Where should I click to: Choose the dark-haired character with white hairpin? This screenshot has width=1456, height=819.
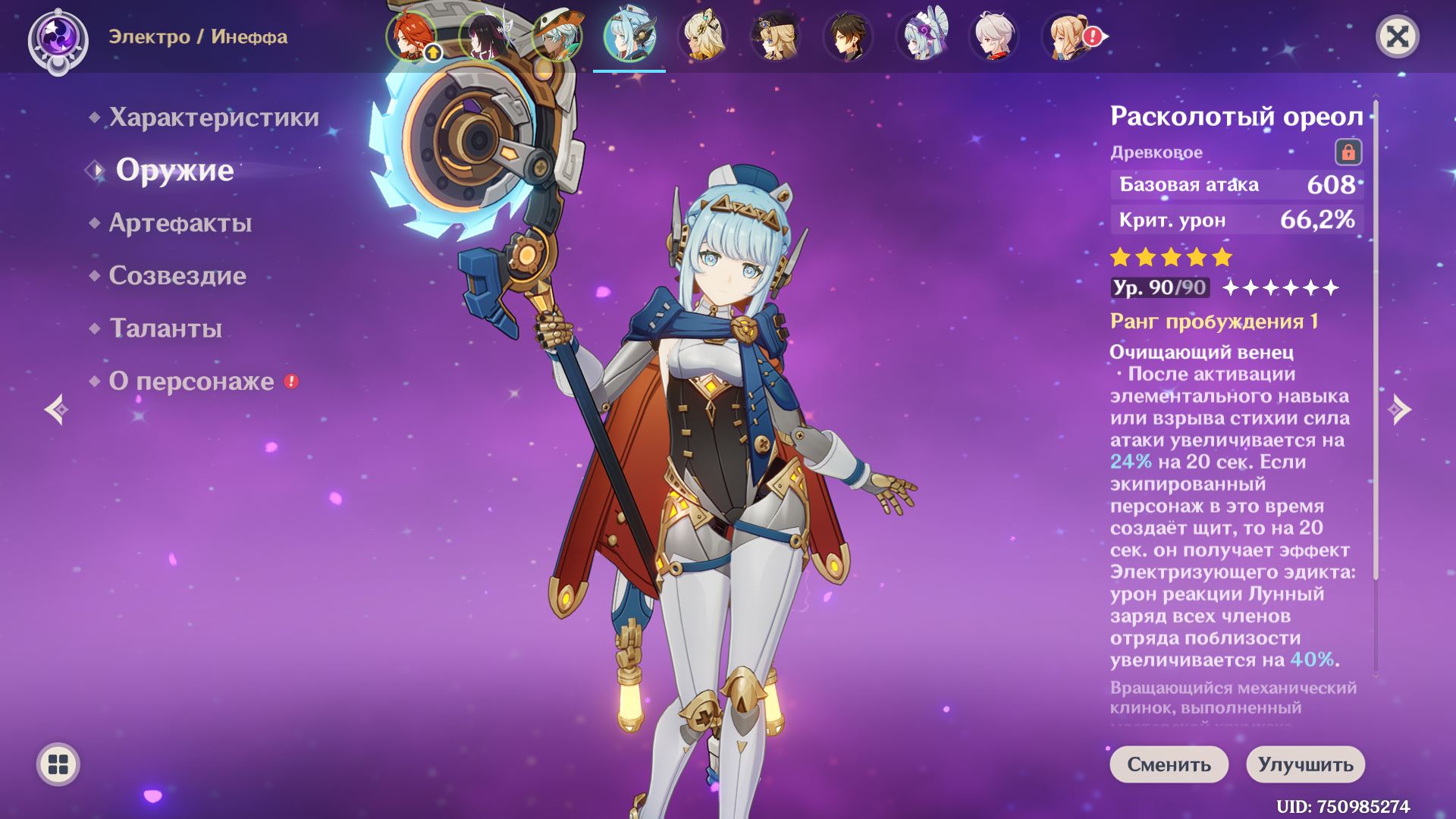point(484,36)
